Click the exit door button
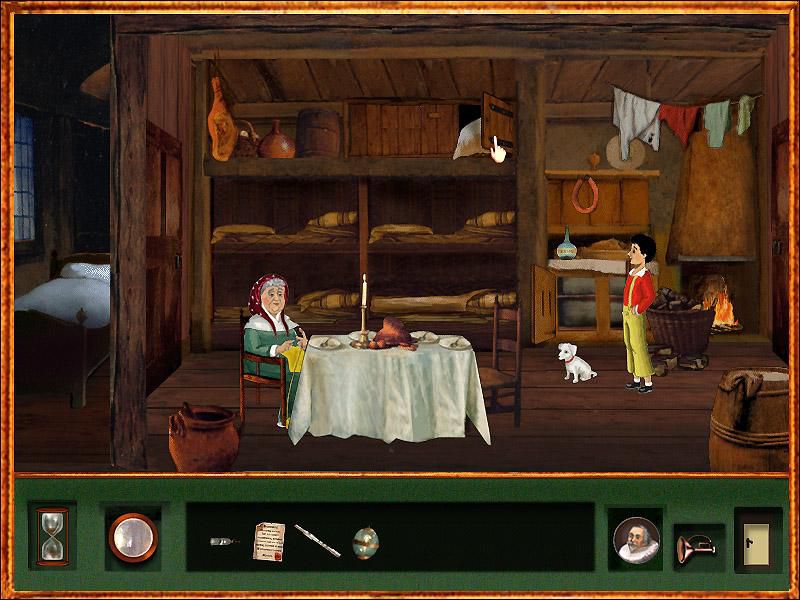This screenshot has width=800, height=600. (x=757, y=539)
